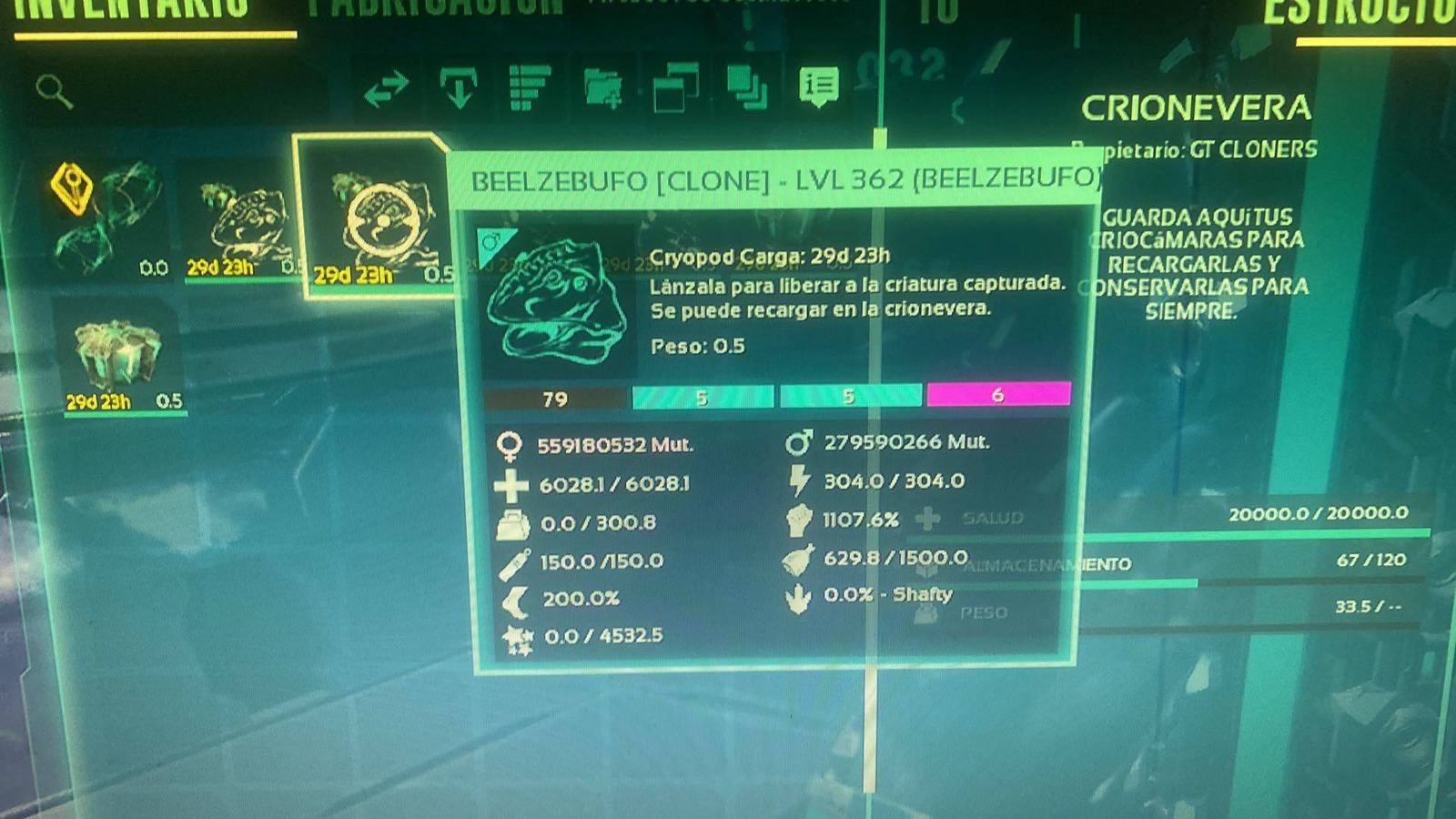Click the overlapping windows icon
Screen dimensions: 1456x819
point(675,88)
